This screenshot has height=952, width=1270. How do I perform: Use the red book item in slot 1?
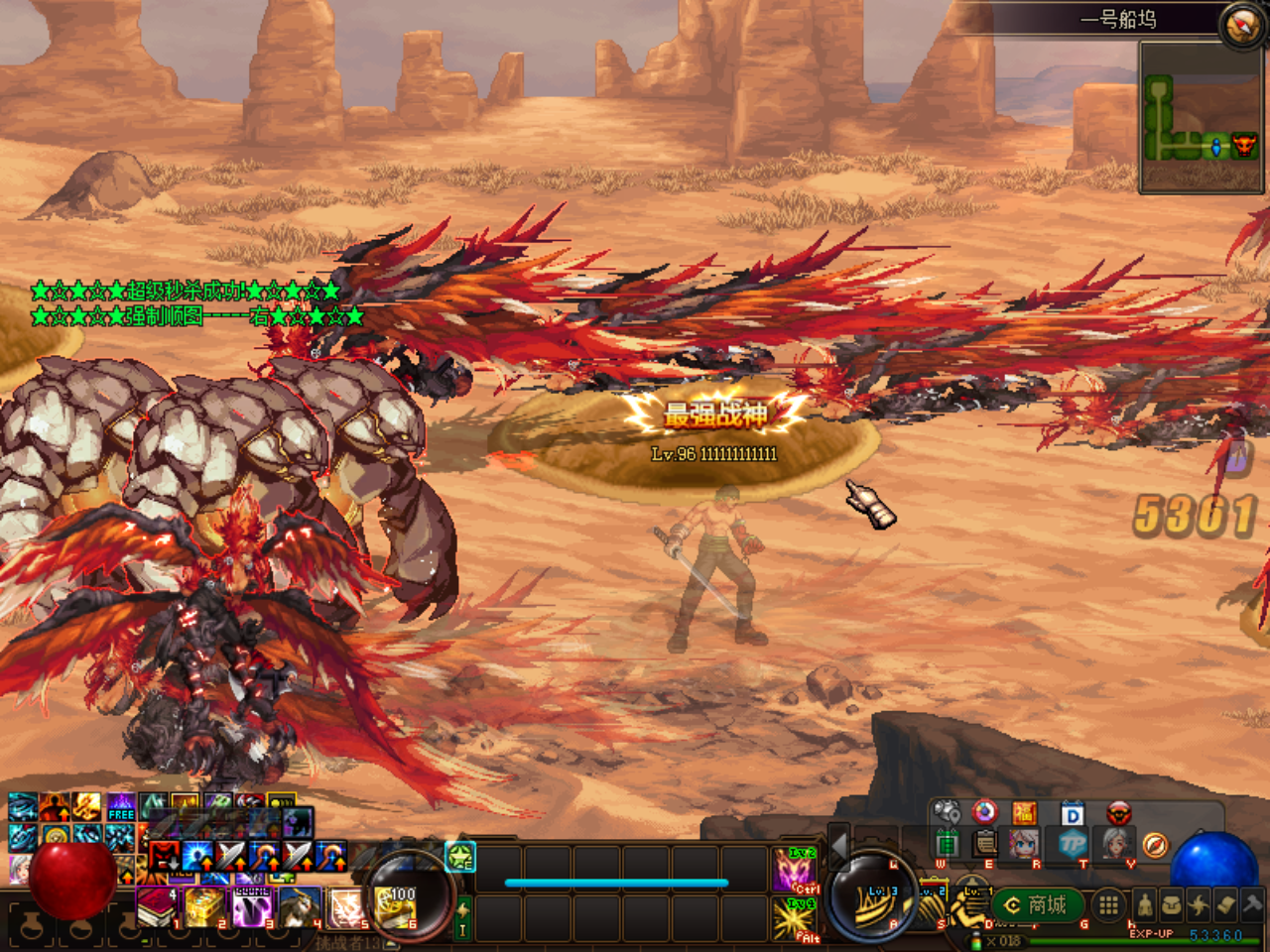[x=157, y=907]
